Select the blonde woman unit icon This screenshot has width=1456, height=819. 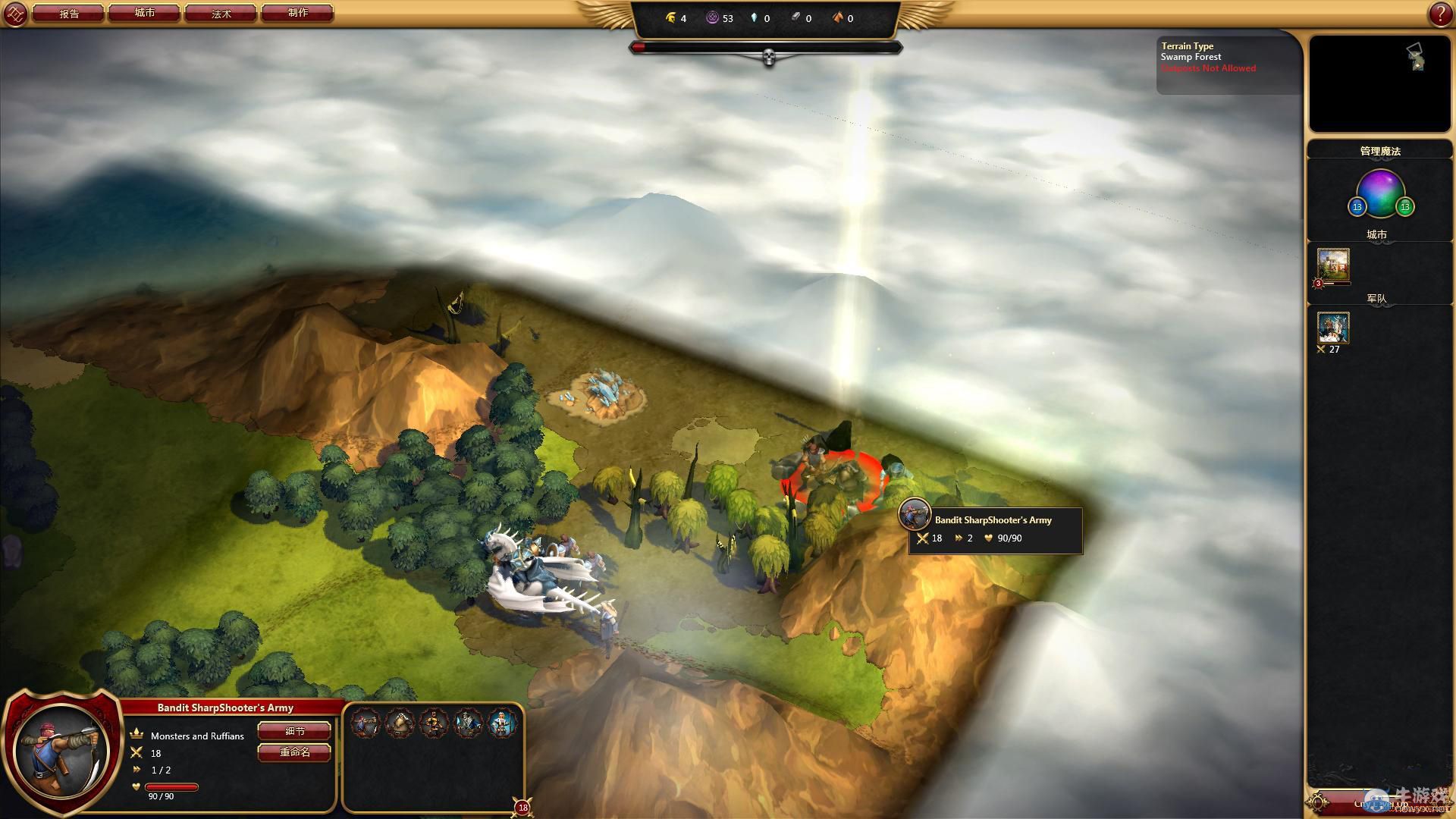pyautogui.click(x=502, y=723)
